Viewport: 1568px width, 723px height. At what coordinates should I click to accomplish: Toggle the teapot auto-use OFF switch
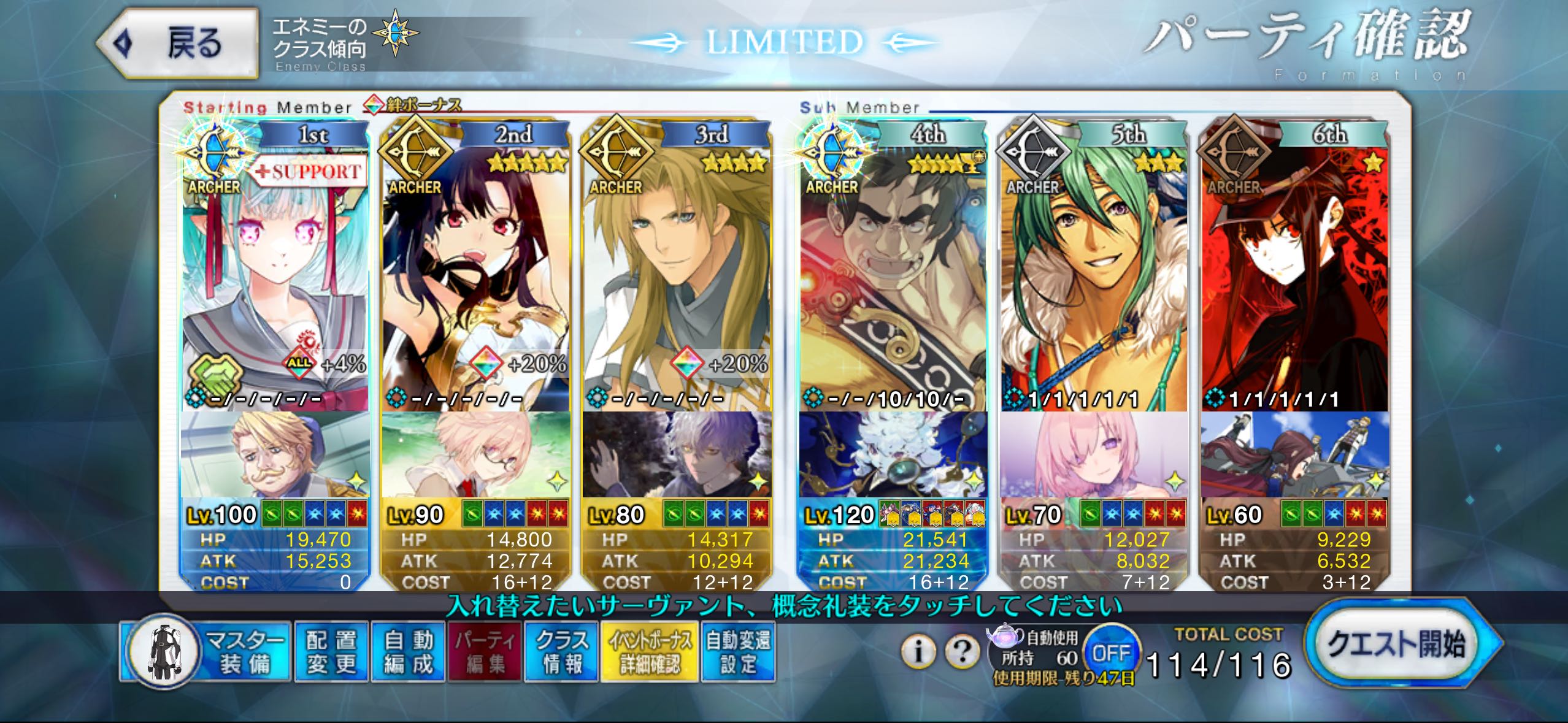tap(1111, 652)
